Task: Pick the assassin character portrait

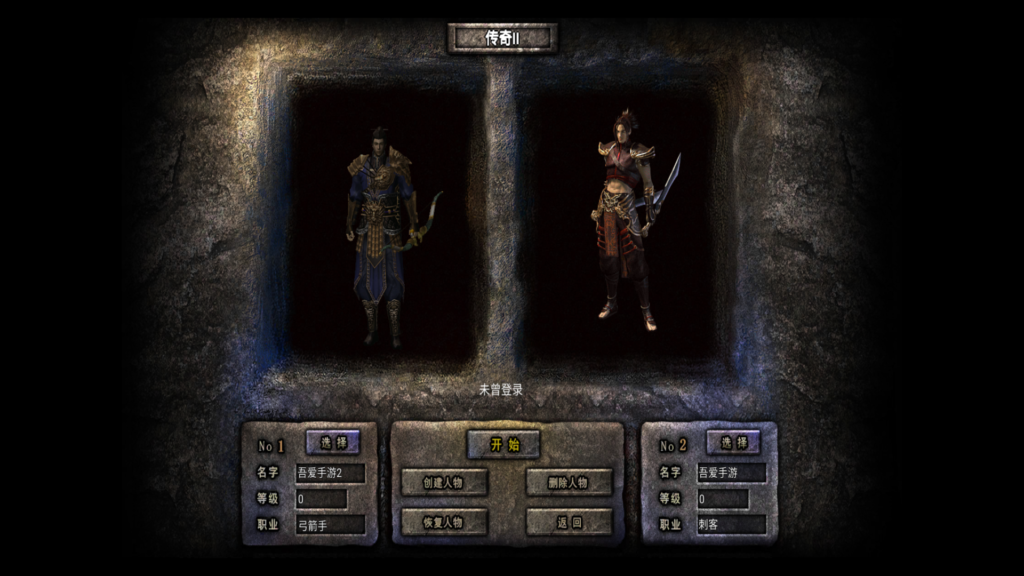Action: point(628,220)
